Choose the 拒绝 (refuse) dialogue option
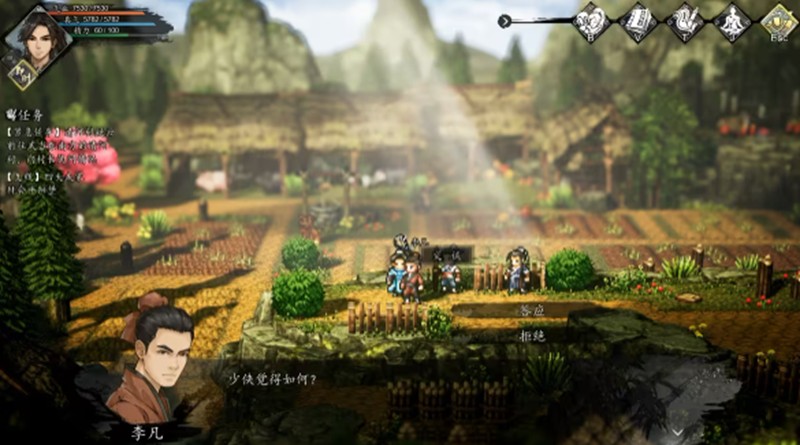Viewport: 800px width, 445px height. pyautogui.click(x=531, y=336)
